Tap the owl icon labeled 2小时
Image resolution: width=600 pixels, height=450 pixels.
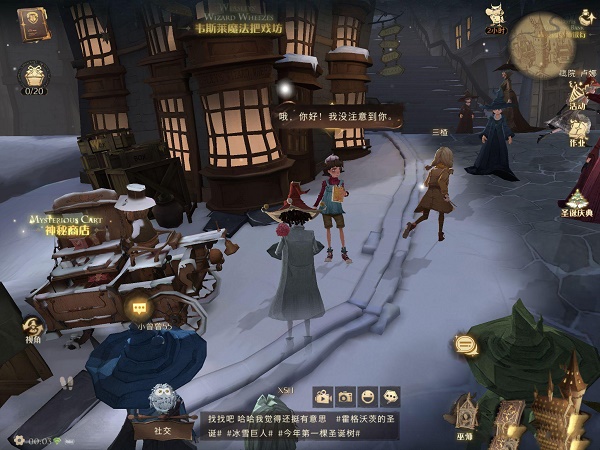coord(494,18)
